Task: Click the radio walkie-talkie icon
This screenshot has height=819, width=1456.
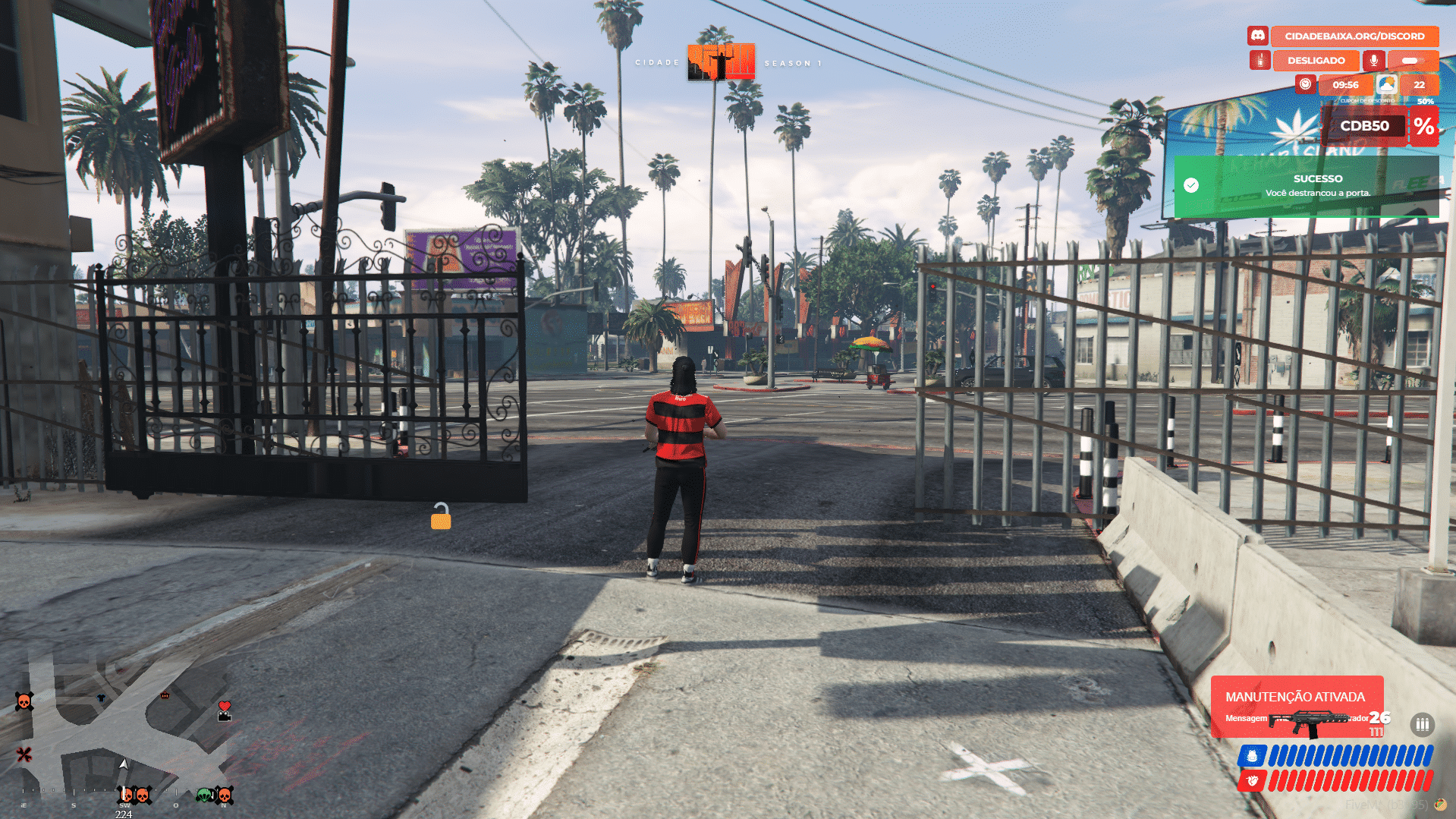Action: 1259,60
